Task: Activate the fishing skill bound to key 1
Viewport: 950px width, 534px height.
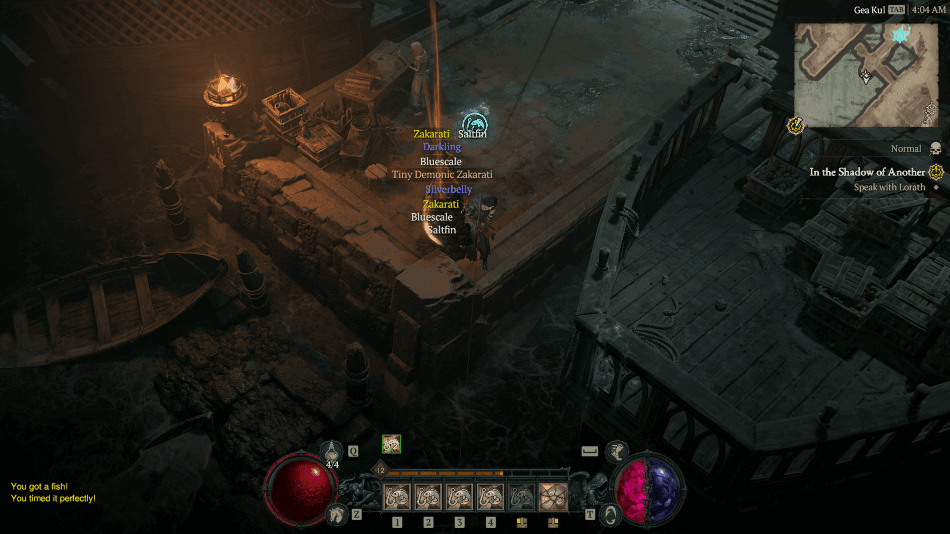Action: click(x=397, y=497)
